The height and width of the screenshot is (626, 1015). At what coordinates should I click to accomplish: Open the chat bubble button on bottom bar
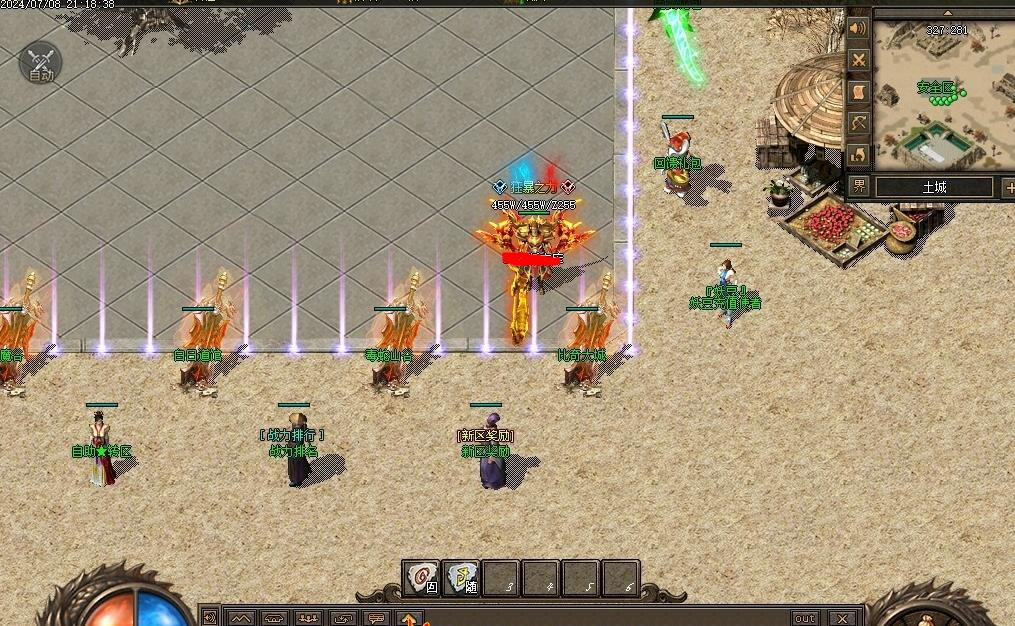[x=376, y=618]
